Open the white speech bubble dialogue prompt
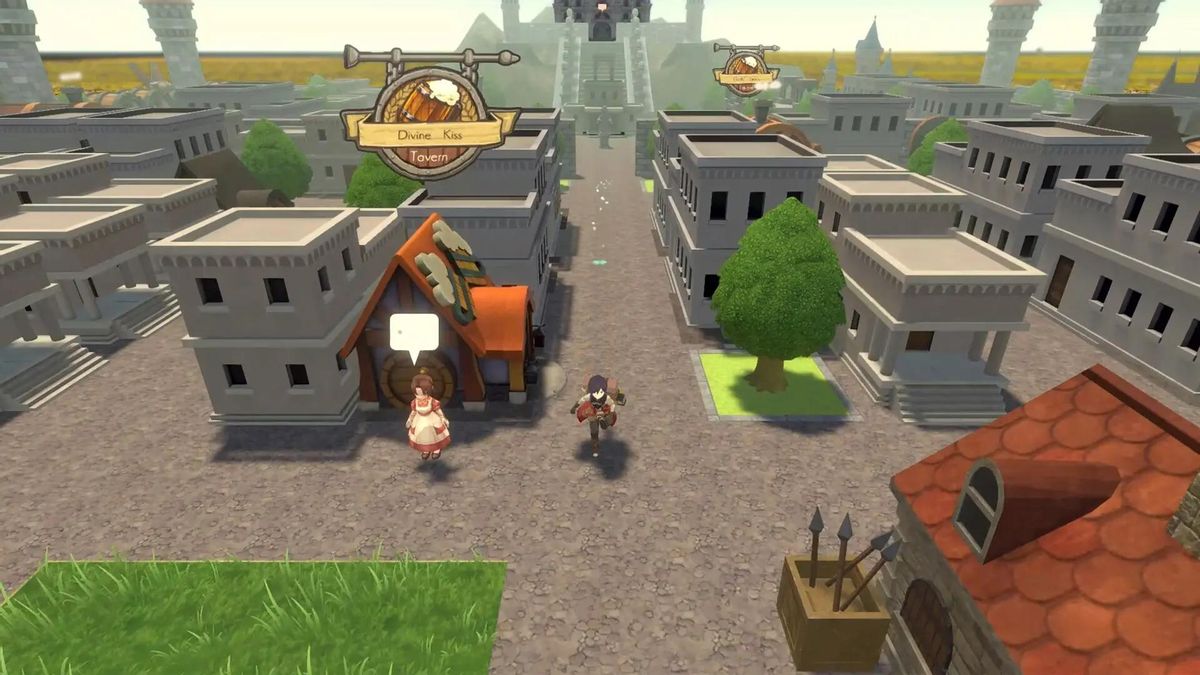 click(413, 333)
